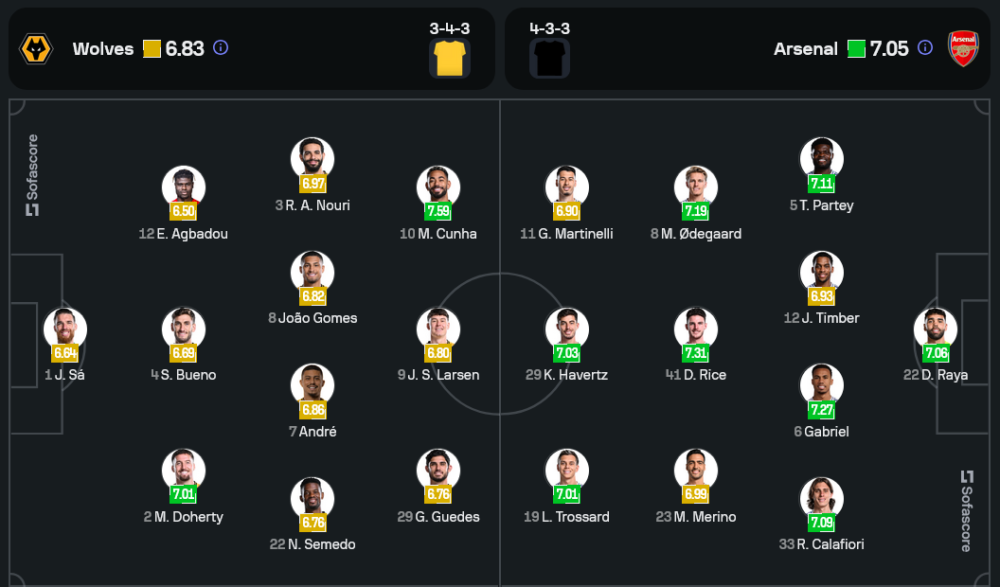The height and width of the screenshot is (587, 1000).
Task: Click the Arsenal rating info icon
Action: [x=925, y=48]
